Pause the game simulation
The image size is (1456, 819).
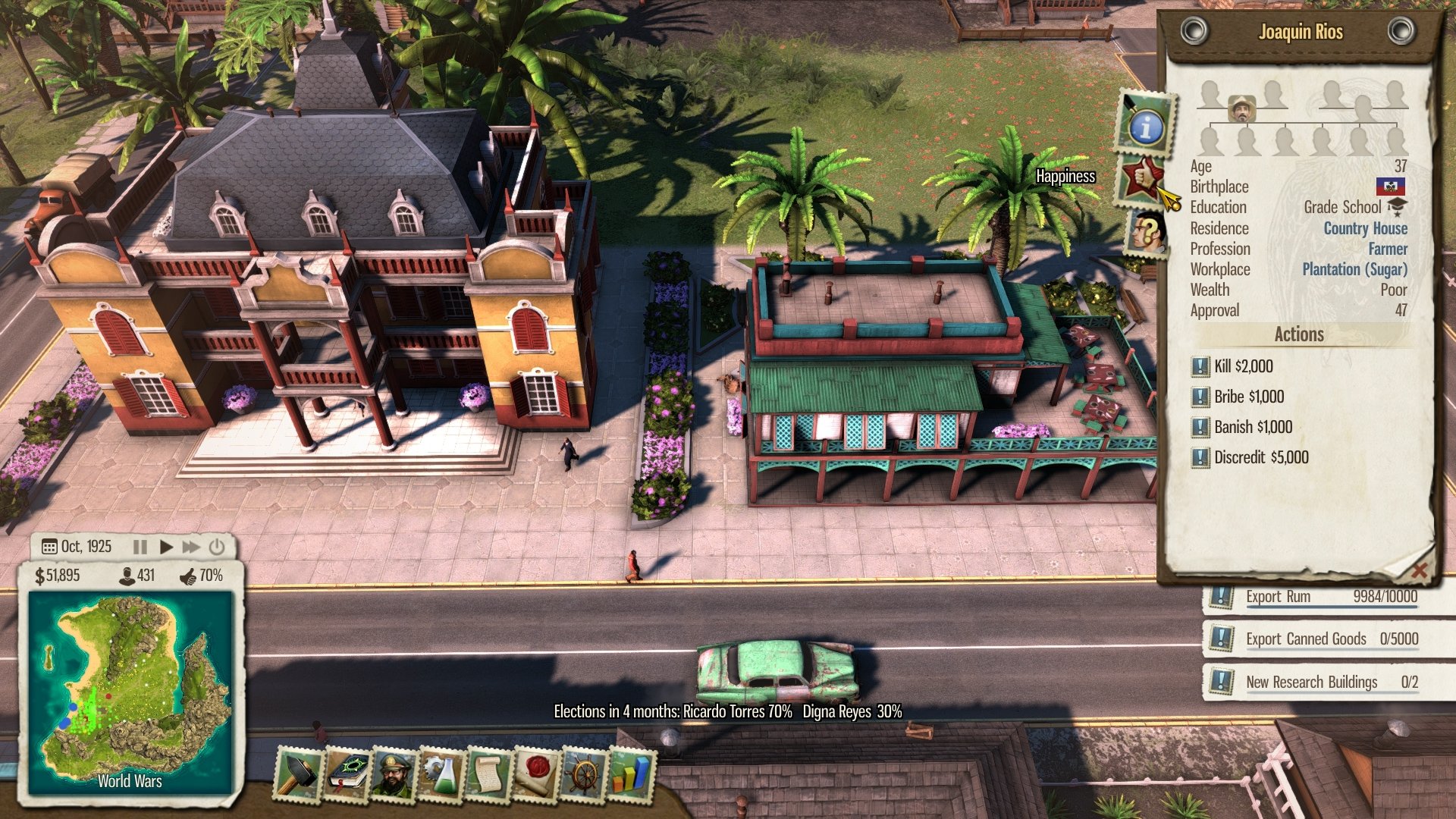pyautogui.click(x=140, y=545)
